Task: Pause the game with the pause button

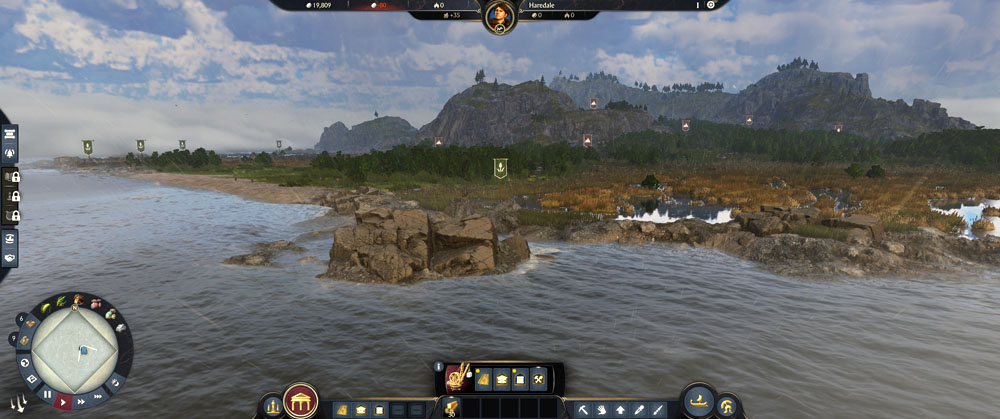Action: (x=47, y=395)
